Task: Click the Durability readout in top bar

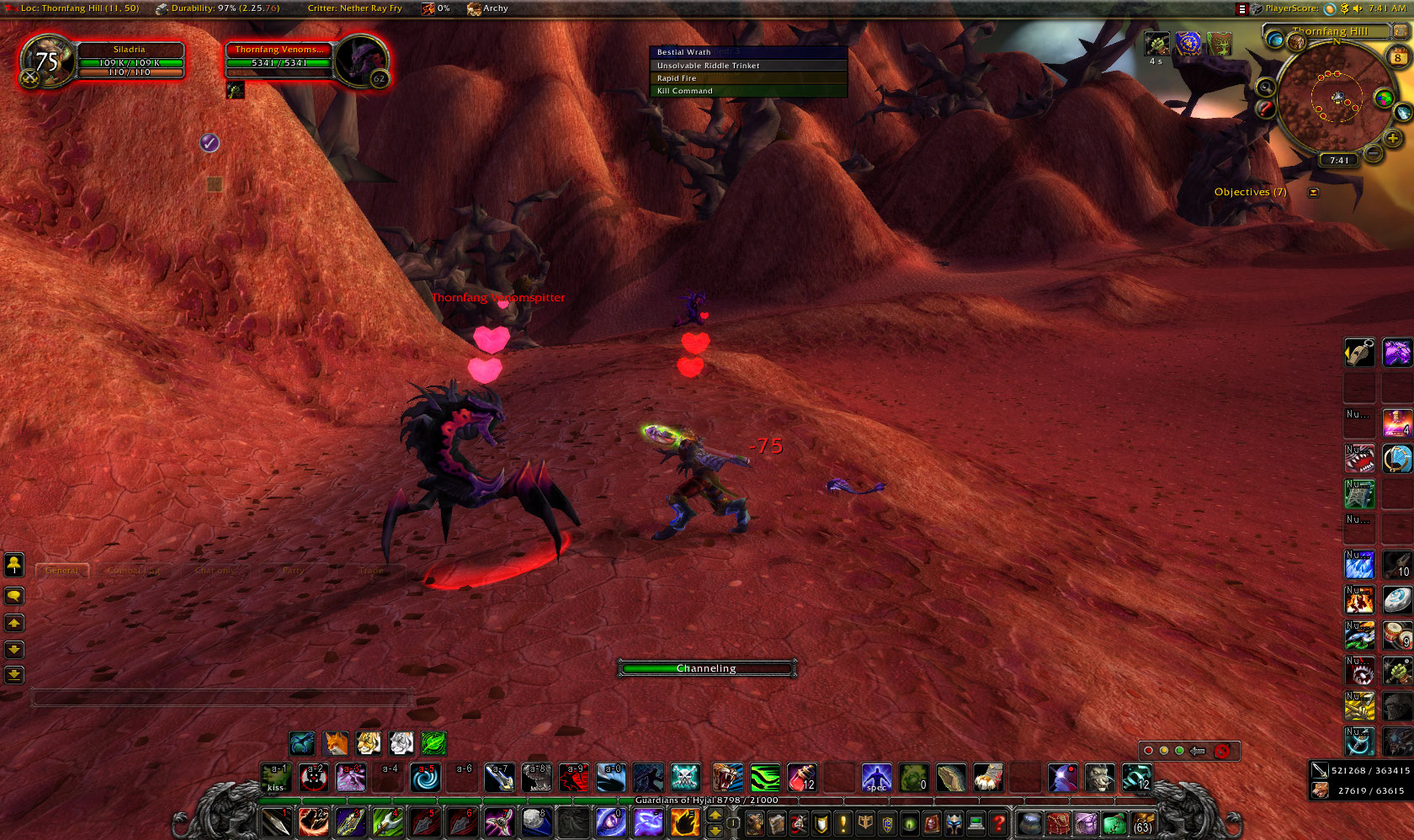Action: coord(218,8)
